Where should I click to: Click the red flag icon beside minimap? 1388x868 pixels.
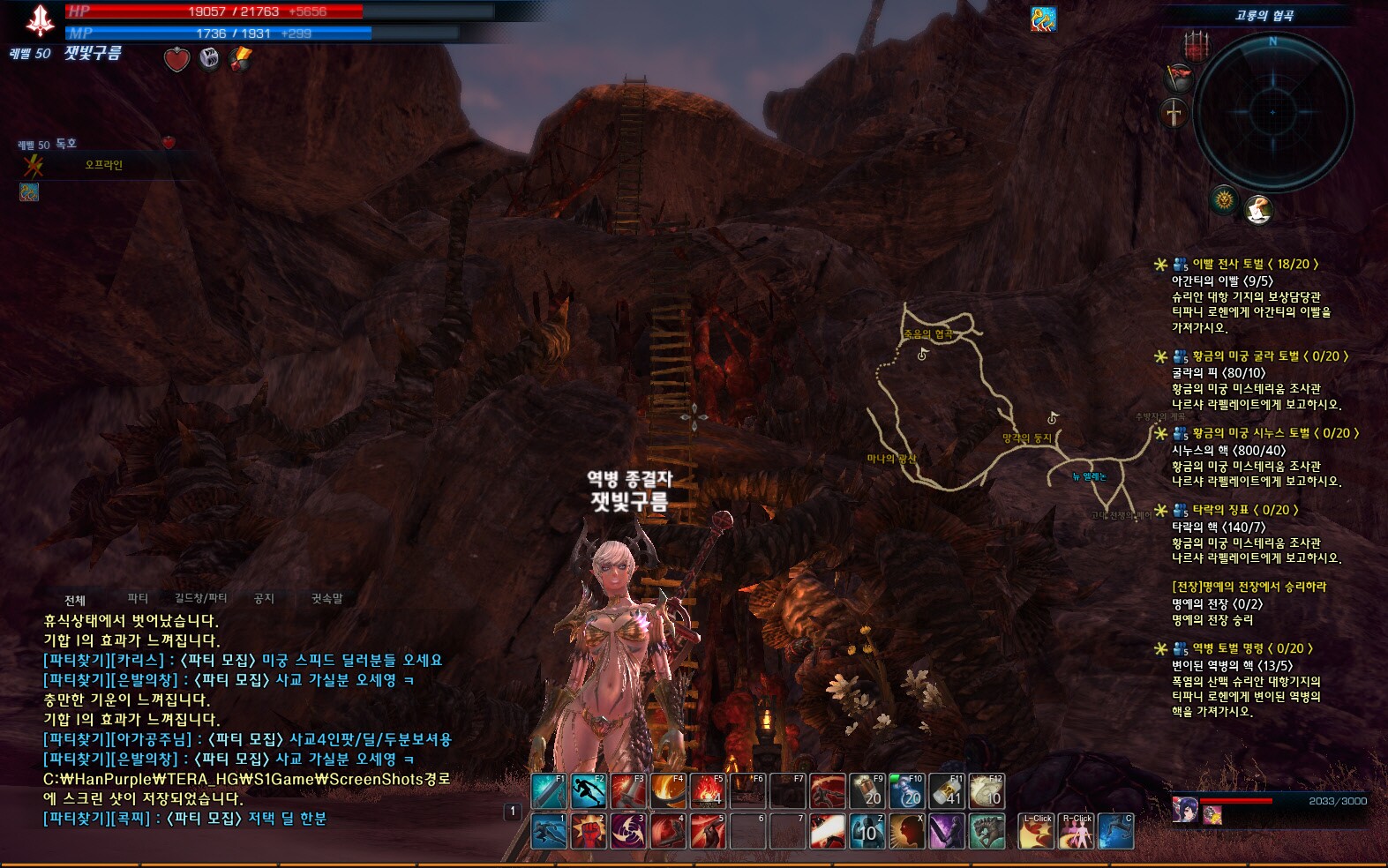(x=1179, y=78)
